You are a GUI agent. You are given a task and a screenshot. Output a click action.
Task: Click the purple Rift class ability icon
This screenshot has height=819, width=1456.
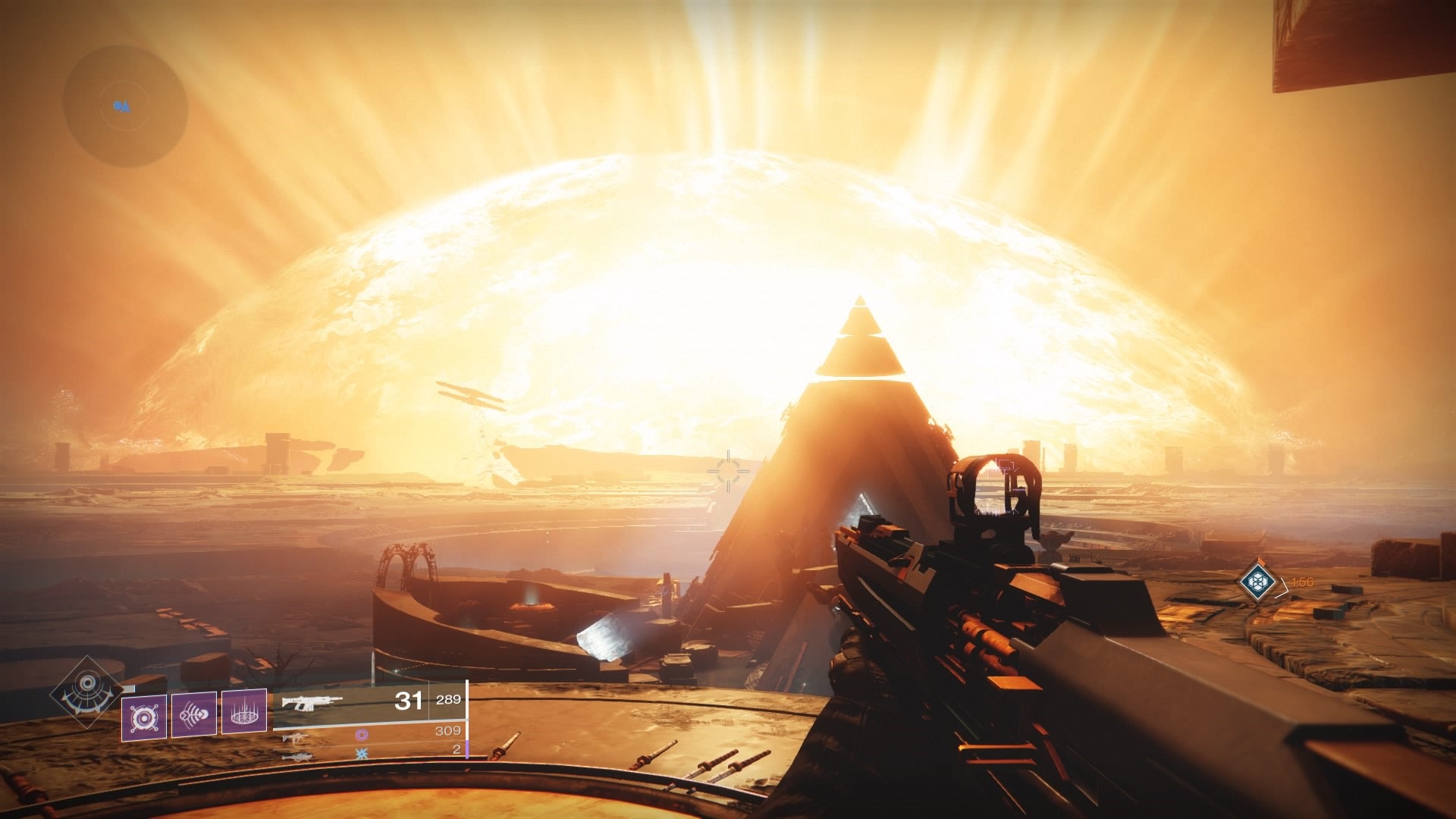click(244, 713)
